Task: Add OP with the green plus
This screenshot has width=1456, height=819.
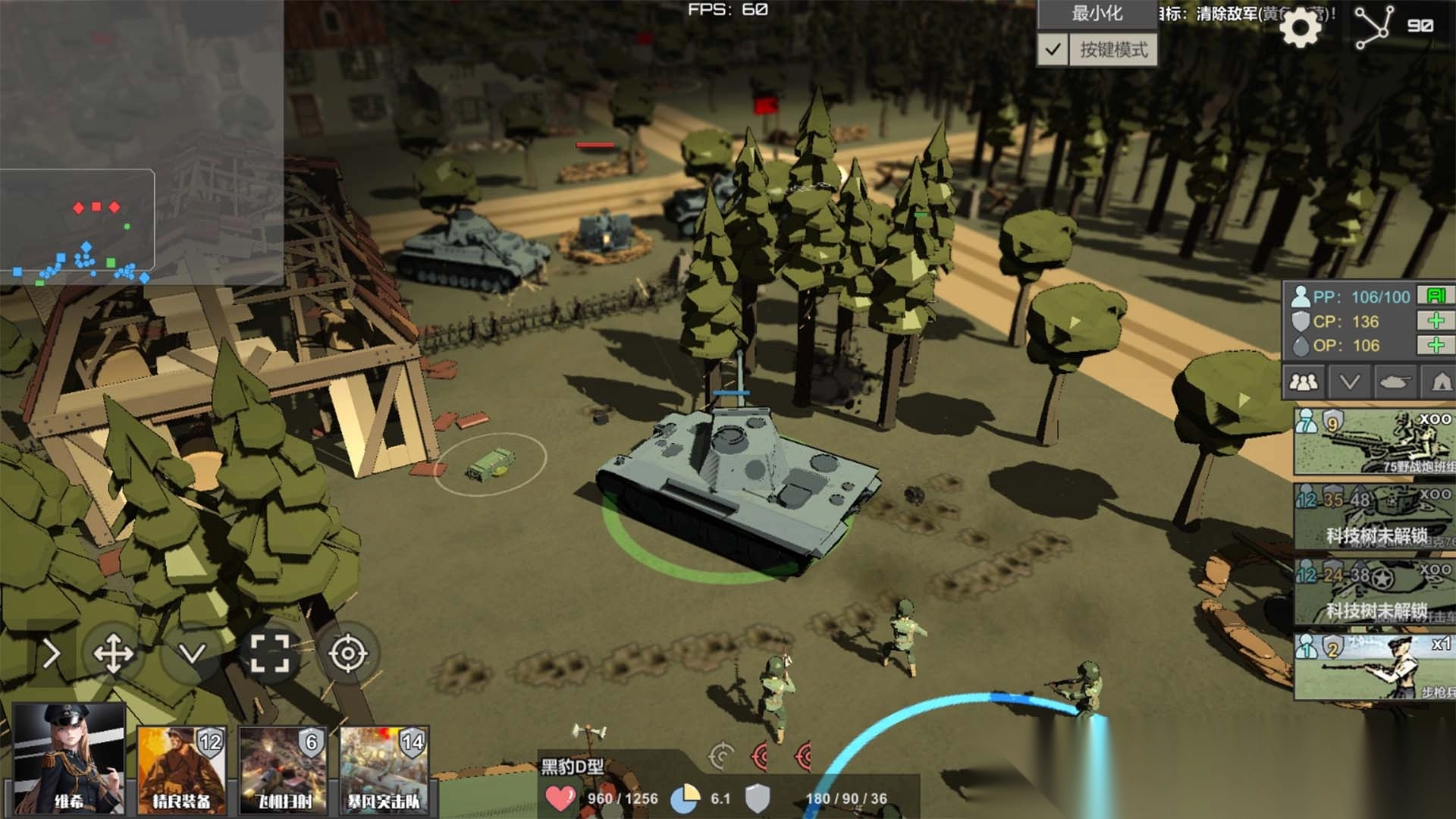Action: coord(1436,346)
